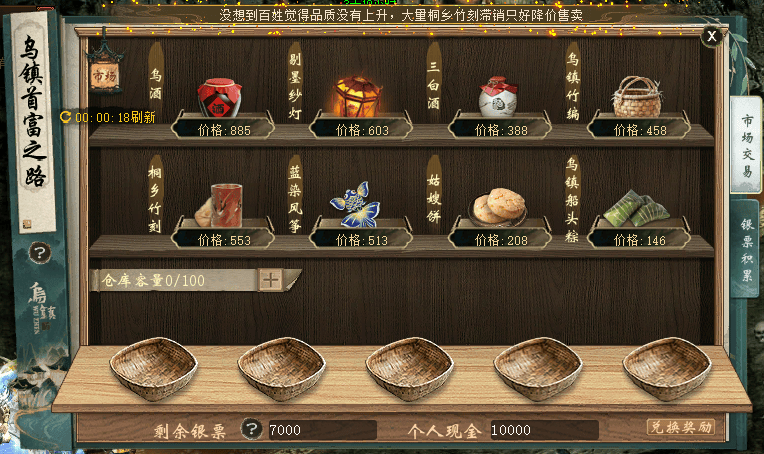Select the 蓝染风筝 blue kite item
The image size is (764, 454).
tap(355, 204)
